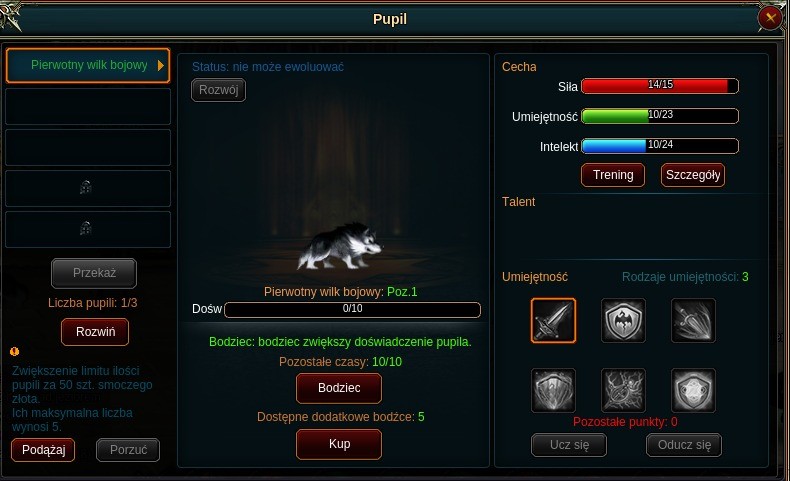
Task: Click the Ucz się learn button
Action: click(x=568, y=445)
